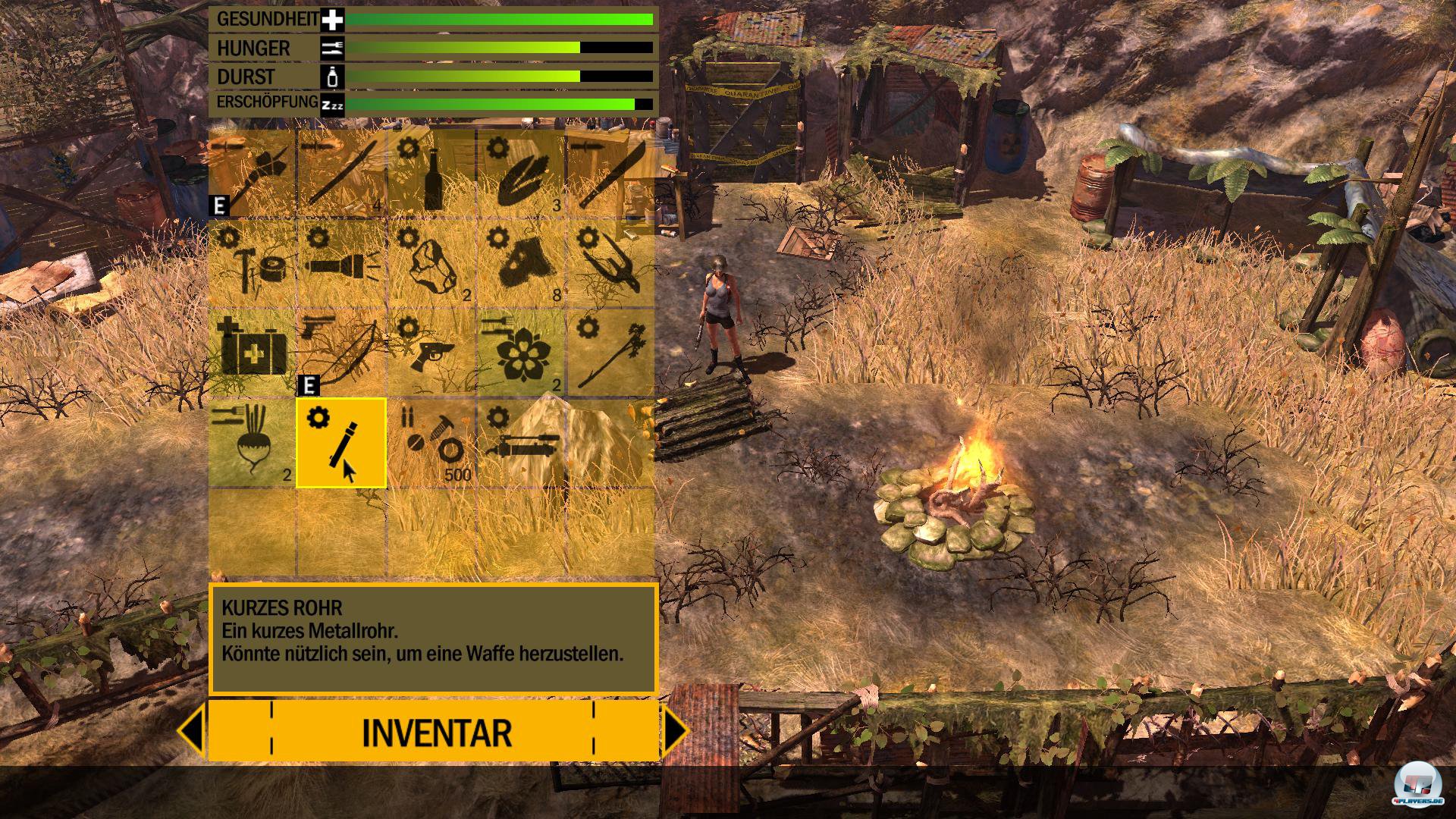
Task: Select the flower food item
Action: click(x=520, y=353)
